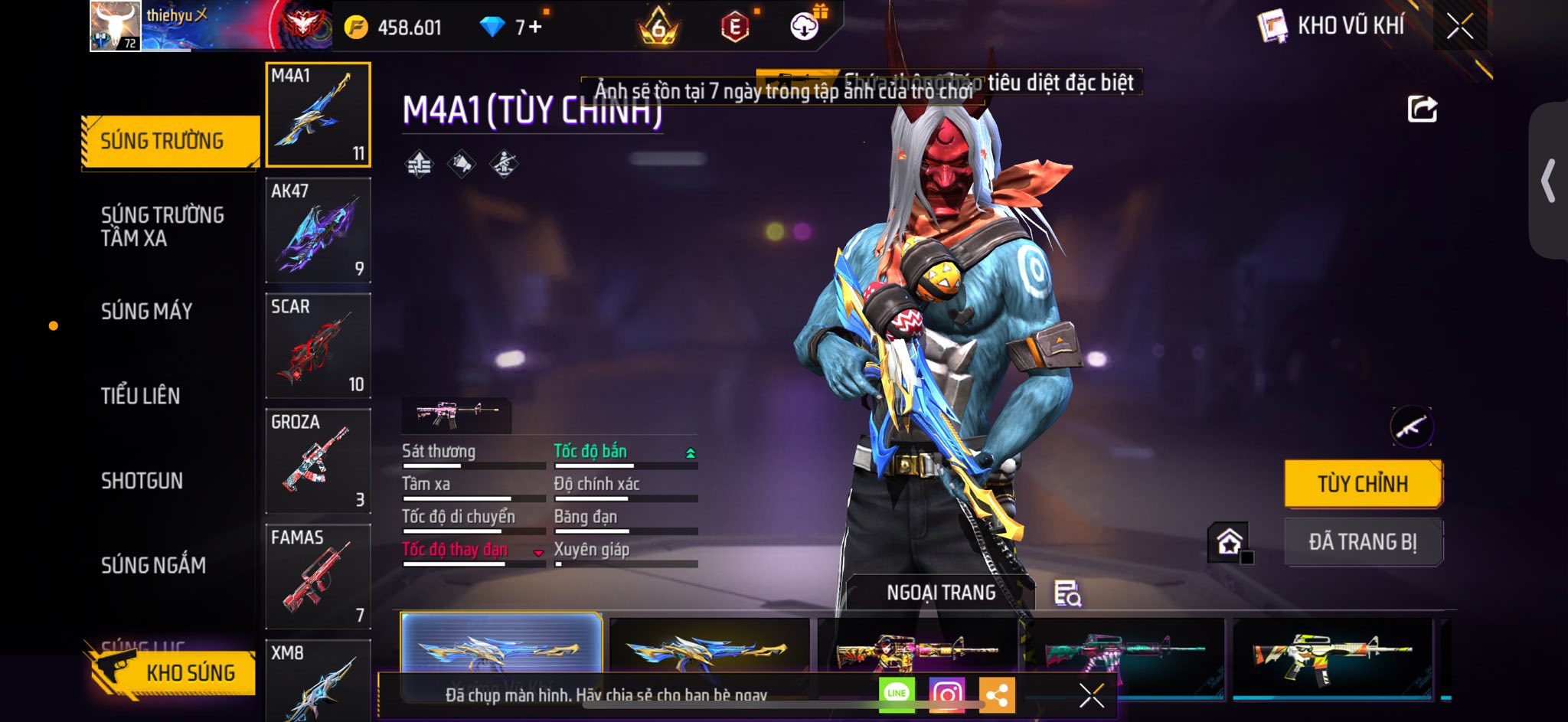Click the Đã Trang Bị button

tap(1363, 542)
